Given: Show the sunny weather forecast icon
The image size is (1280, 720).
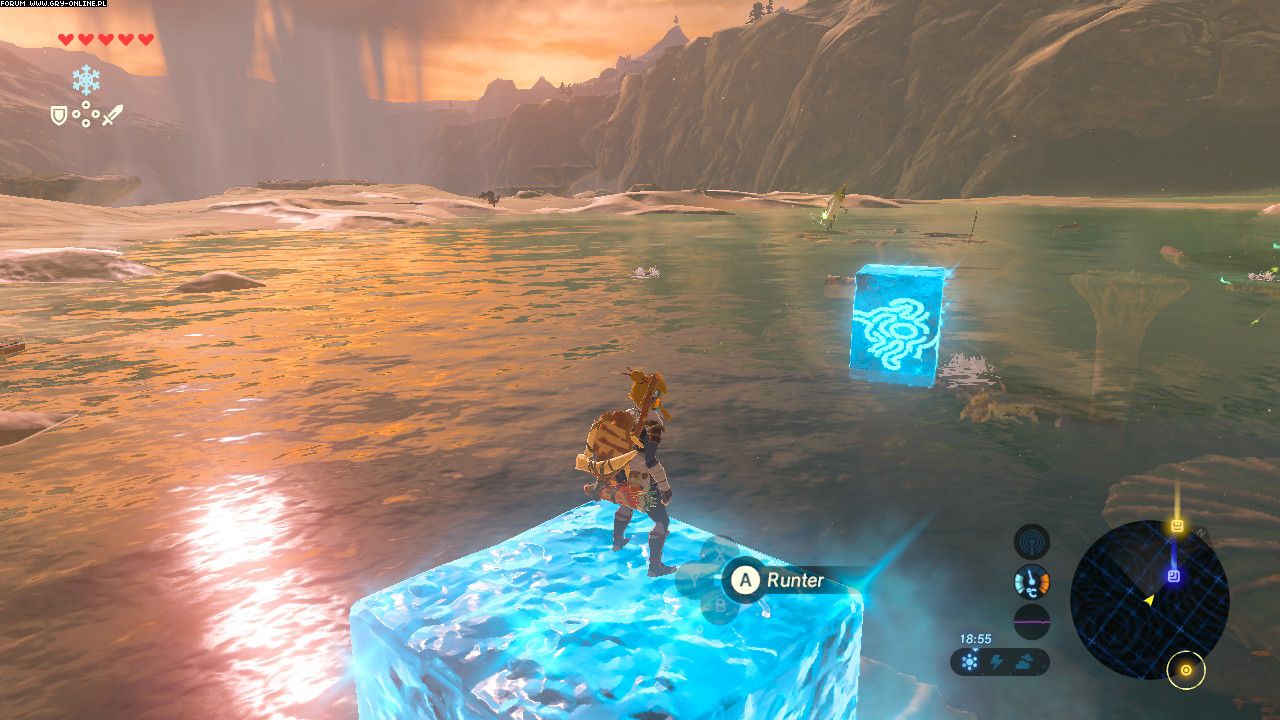Looking at the screenshot, I should click(x=970, y=662).
